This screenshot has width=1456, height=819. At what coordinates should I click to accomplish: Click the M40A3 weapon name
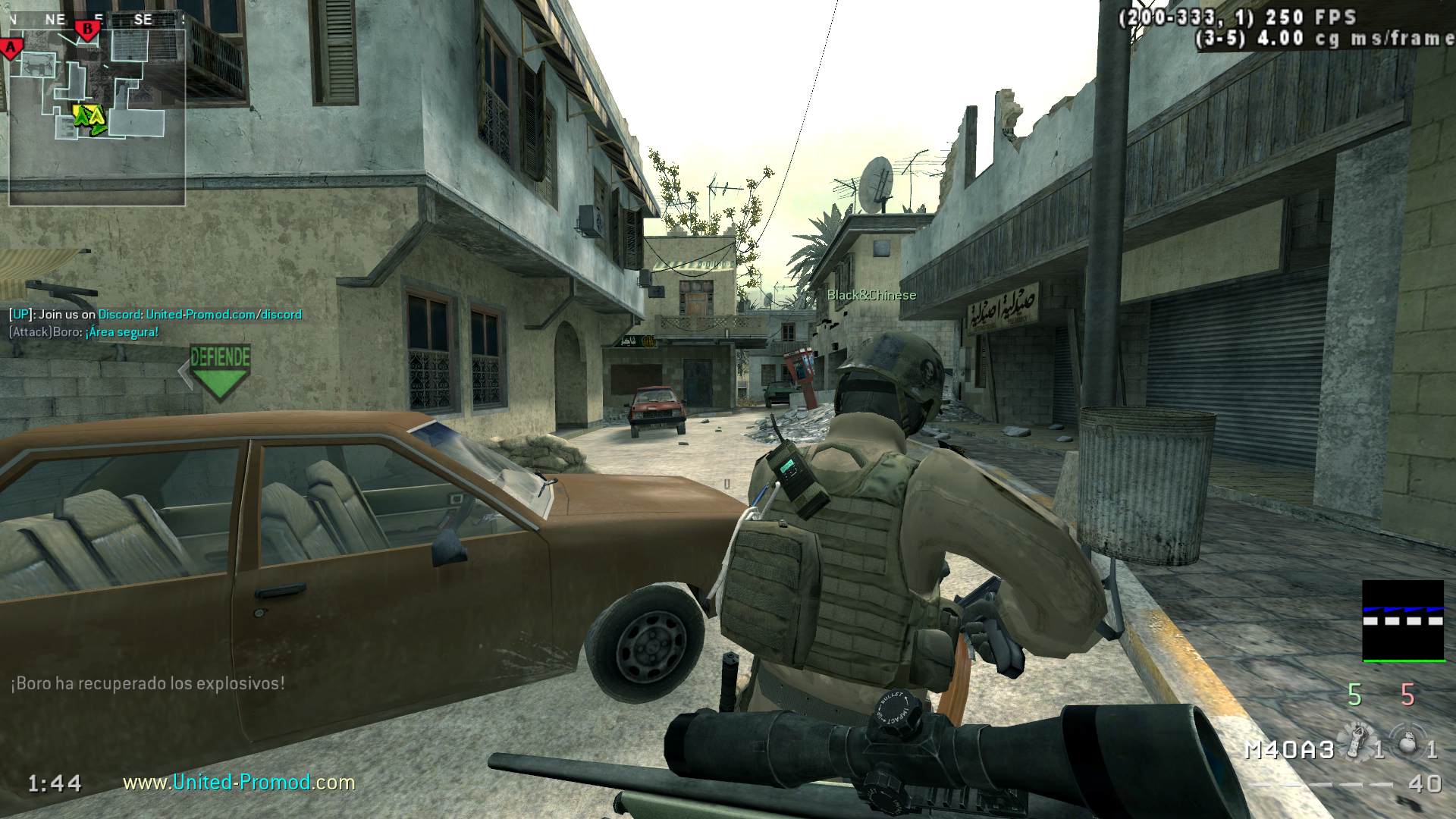(1289, 750)
